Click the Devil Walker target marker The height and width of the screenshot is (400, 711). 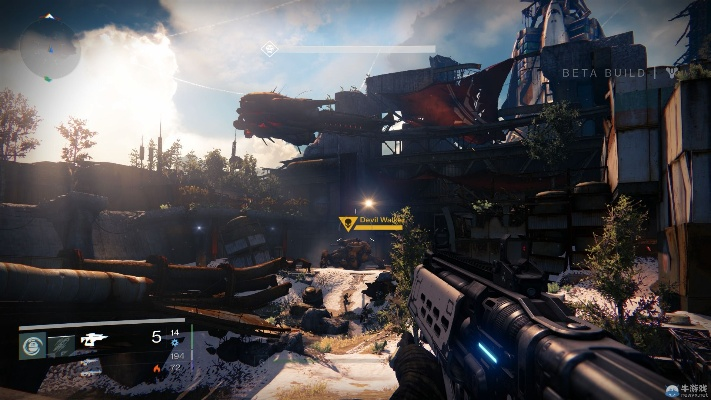coord(348,224)
